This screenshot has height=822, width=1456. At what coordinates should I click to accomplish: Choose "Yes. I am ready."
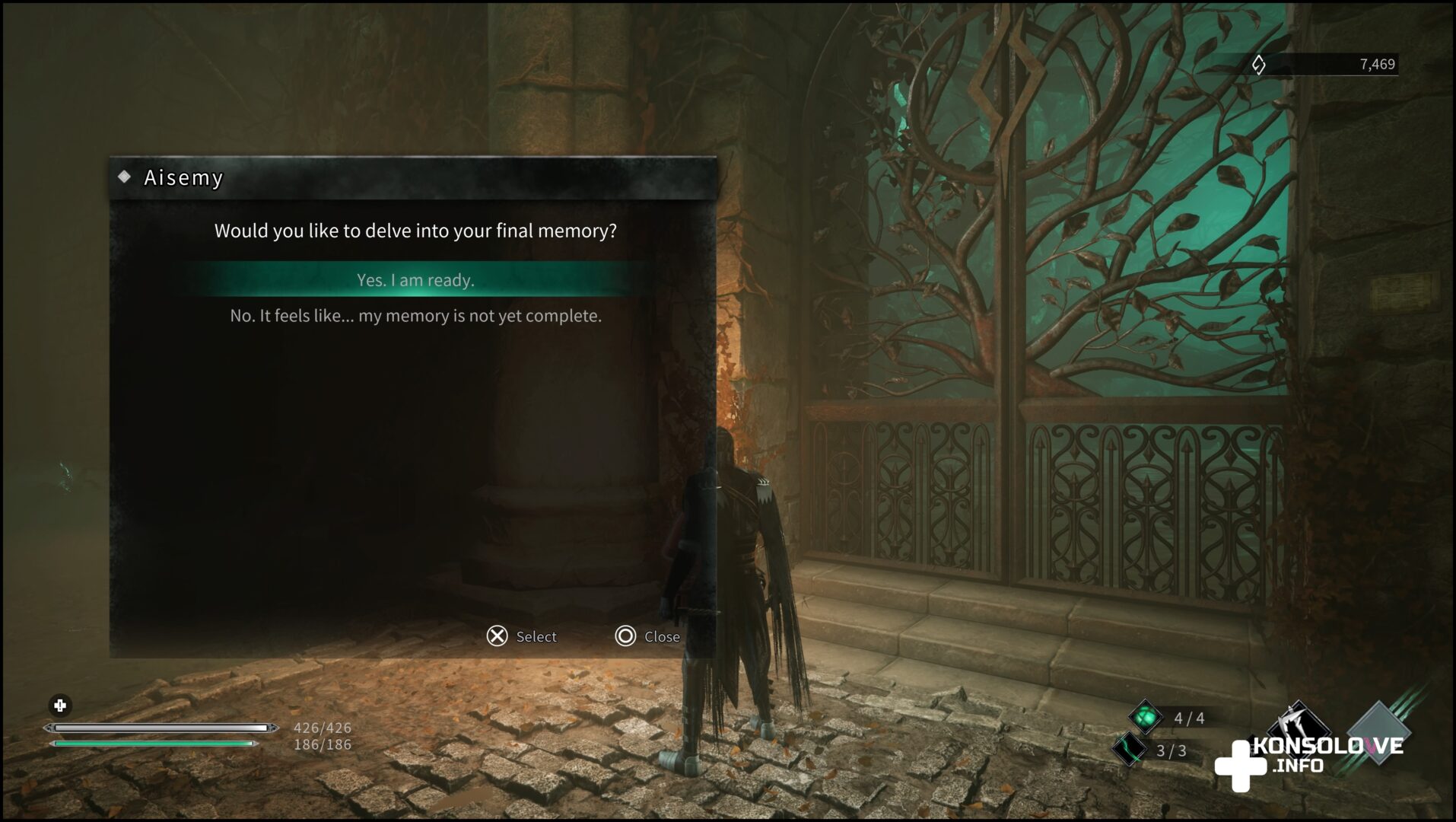coord(415,280)
